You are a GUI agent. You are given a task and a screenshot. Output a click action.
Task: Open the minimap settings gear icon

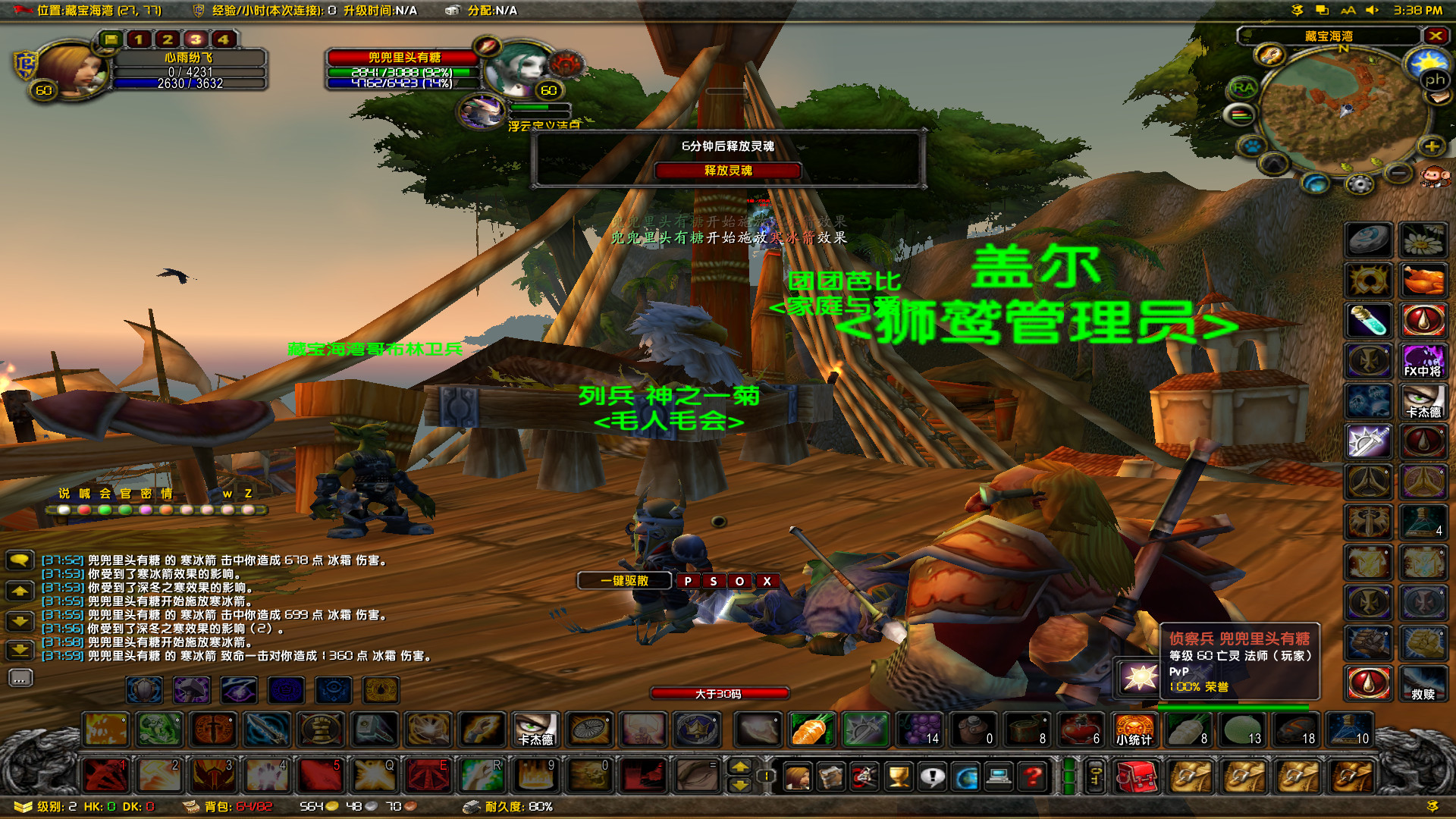pos(1360,183)
